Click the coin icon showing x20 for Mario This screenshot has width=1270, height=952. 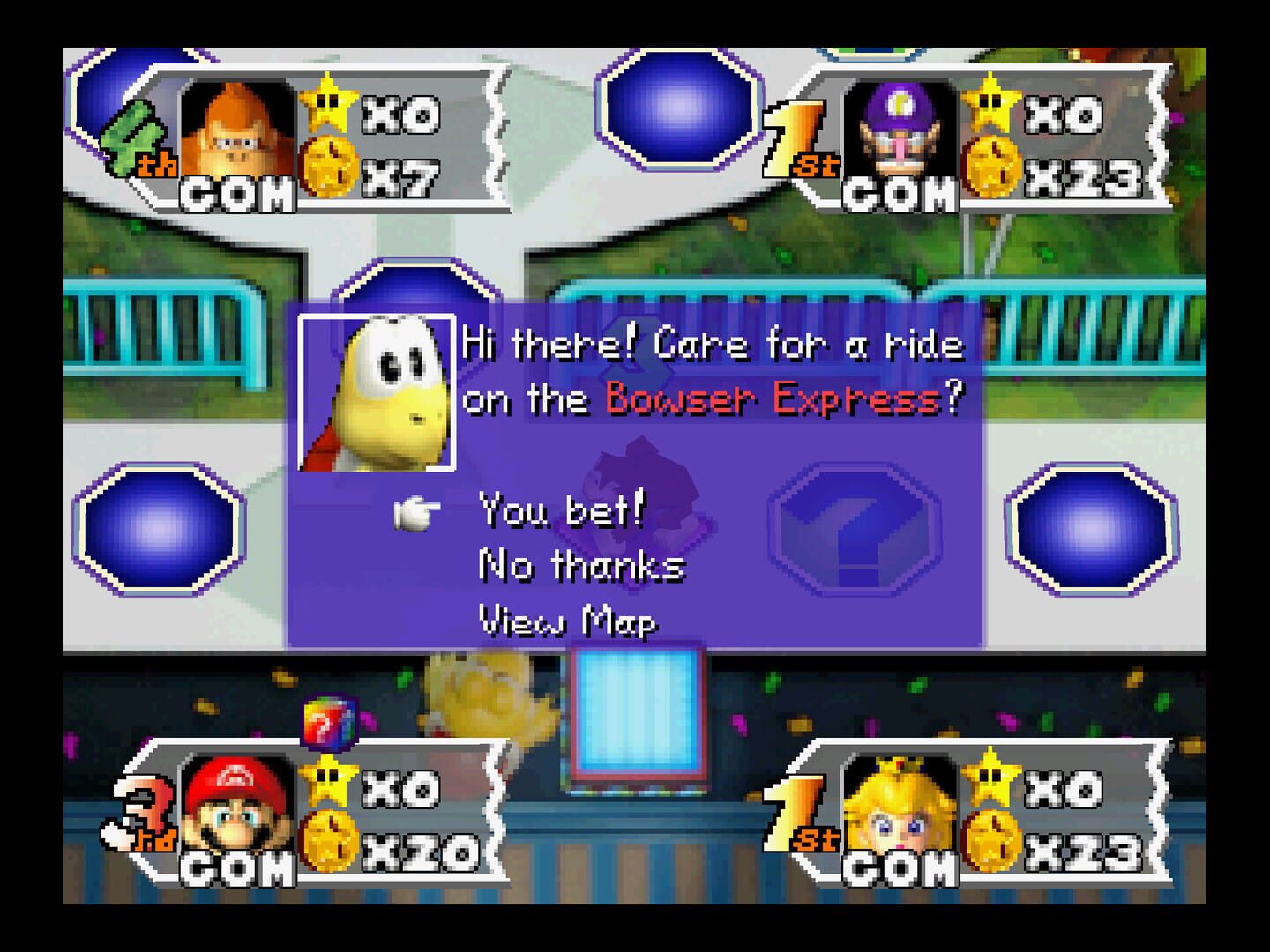click(x=329, y=842)
